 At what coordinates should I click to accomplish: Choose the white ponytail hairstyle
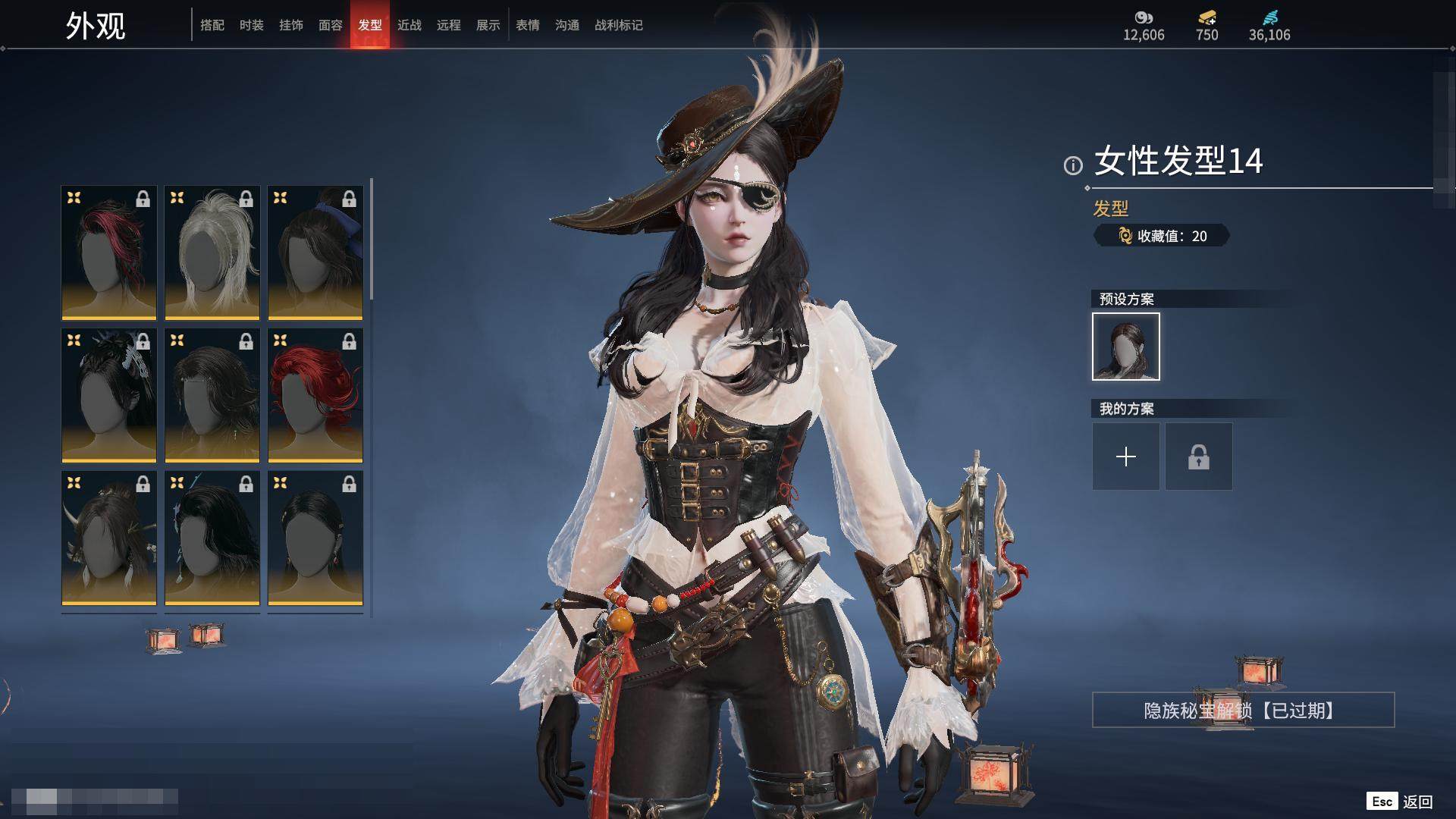(212, 253)
